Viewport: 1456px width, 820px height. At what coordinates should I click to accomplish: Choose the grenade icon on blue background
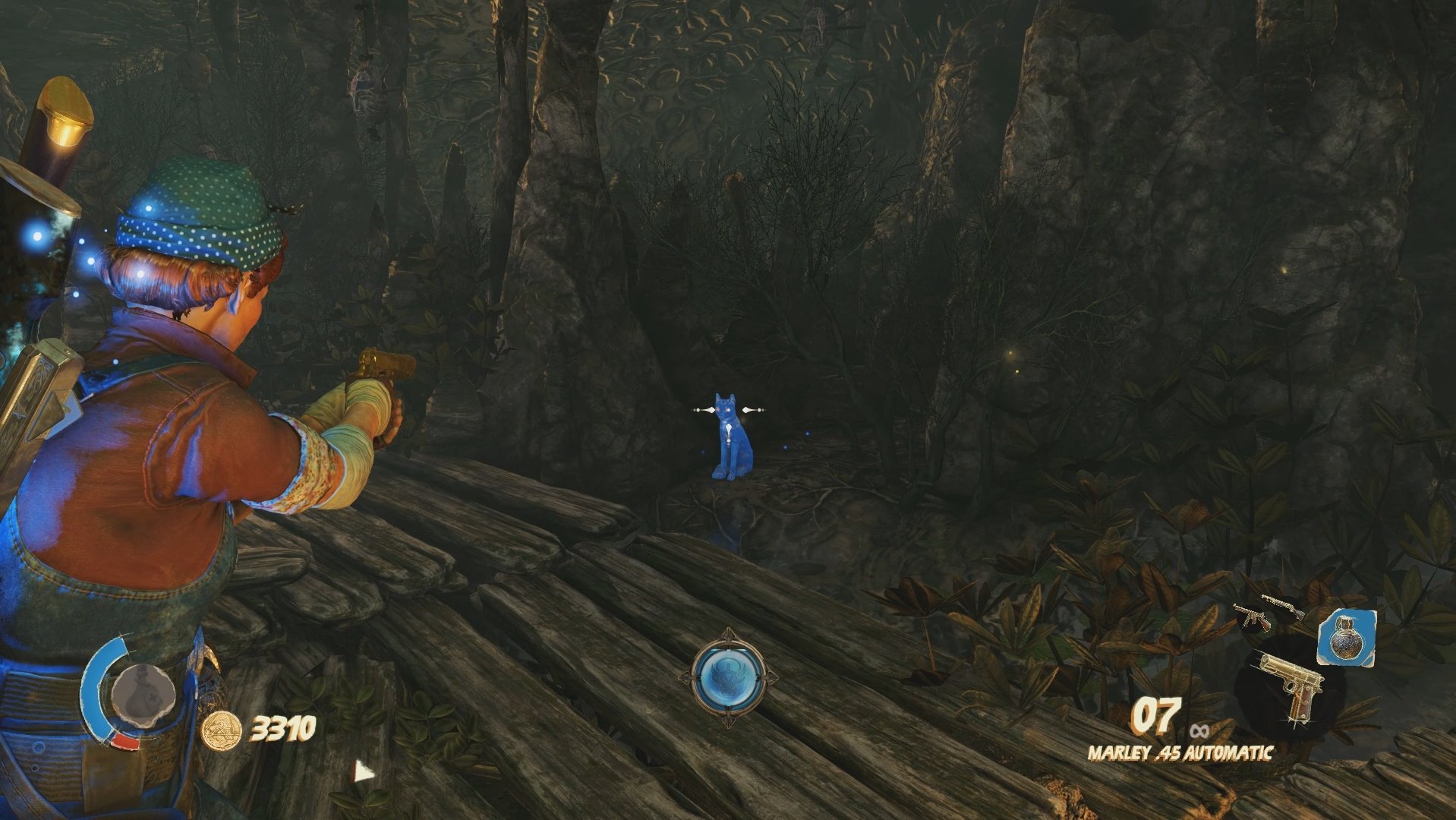tap(1346, 636)
